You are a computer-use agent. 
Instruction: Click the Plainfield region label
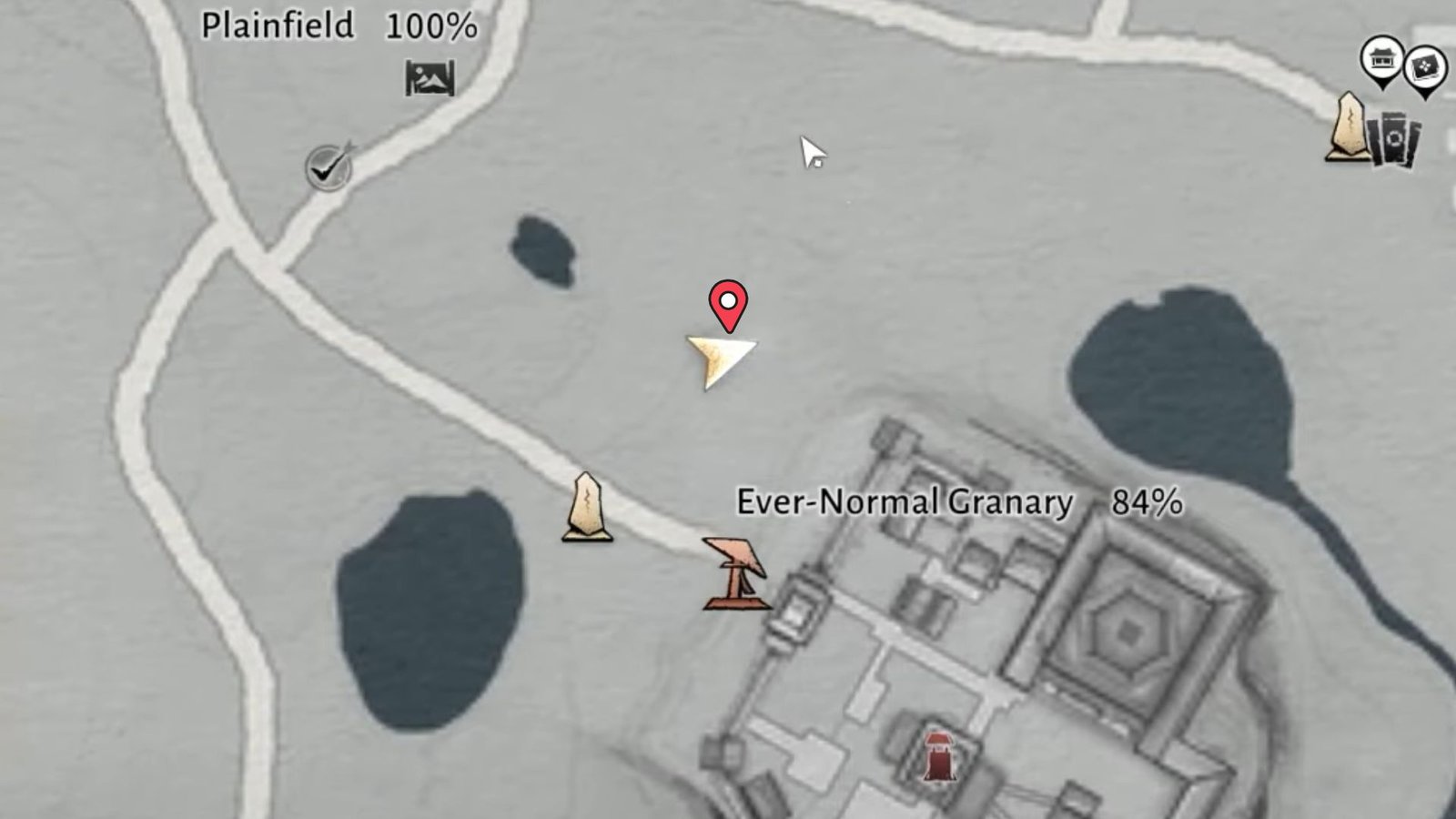279,25
